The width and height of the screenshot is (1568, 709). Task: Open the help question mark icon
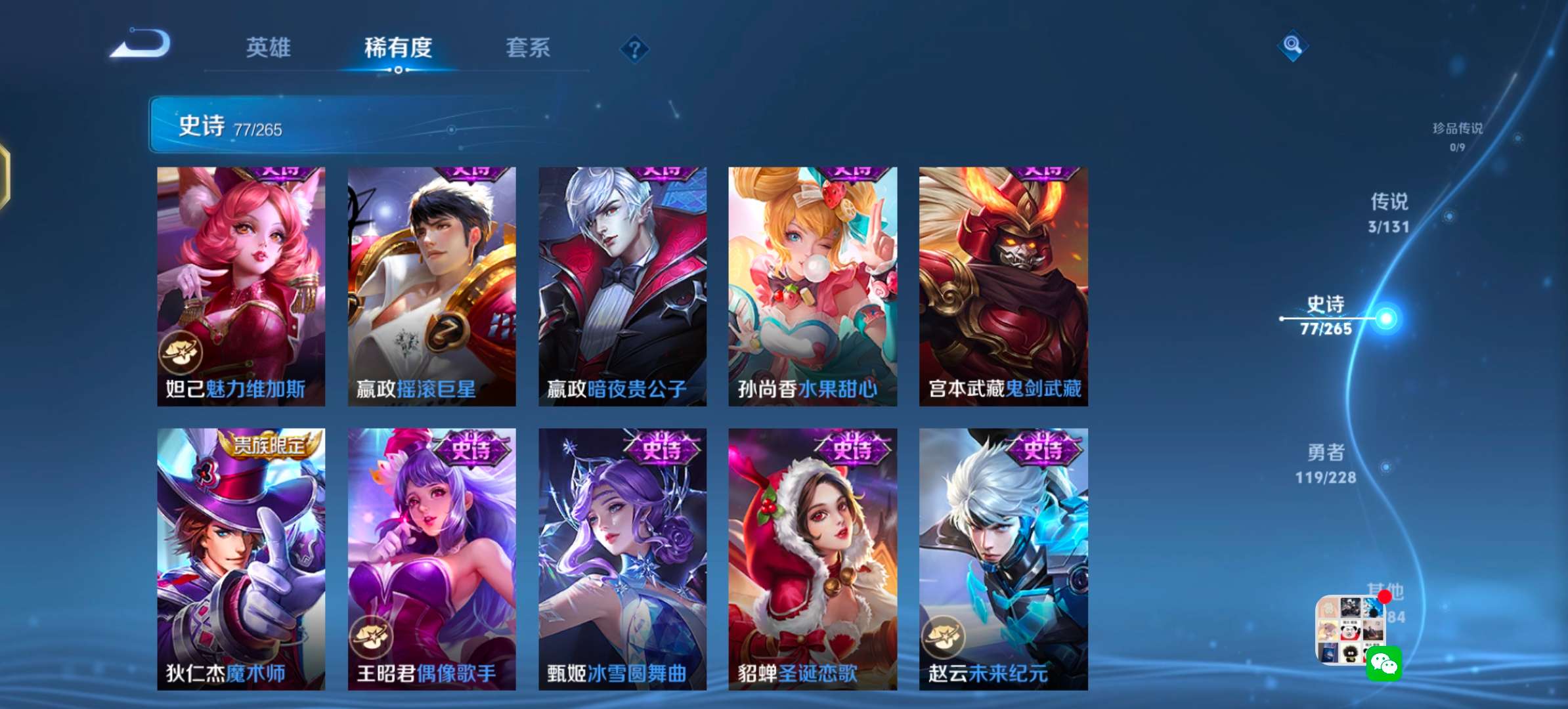634,49
